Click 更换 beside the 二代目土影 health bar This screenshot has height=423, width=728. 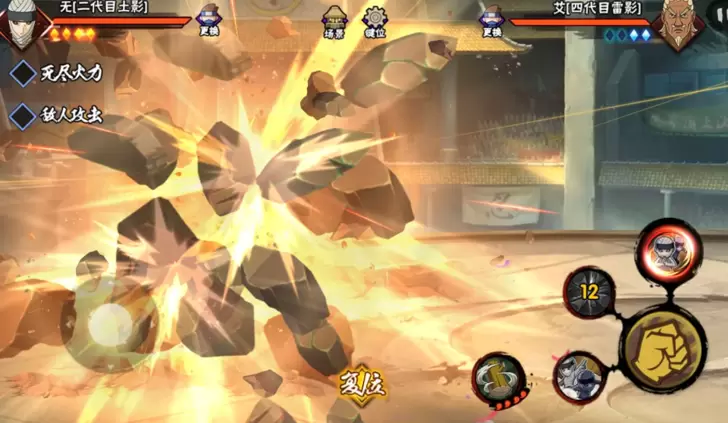coord(209,21)
